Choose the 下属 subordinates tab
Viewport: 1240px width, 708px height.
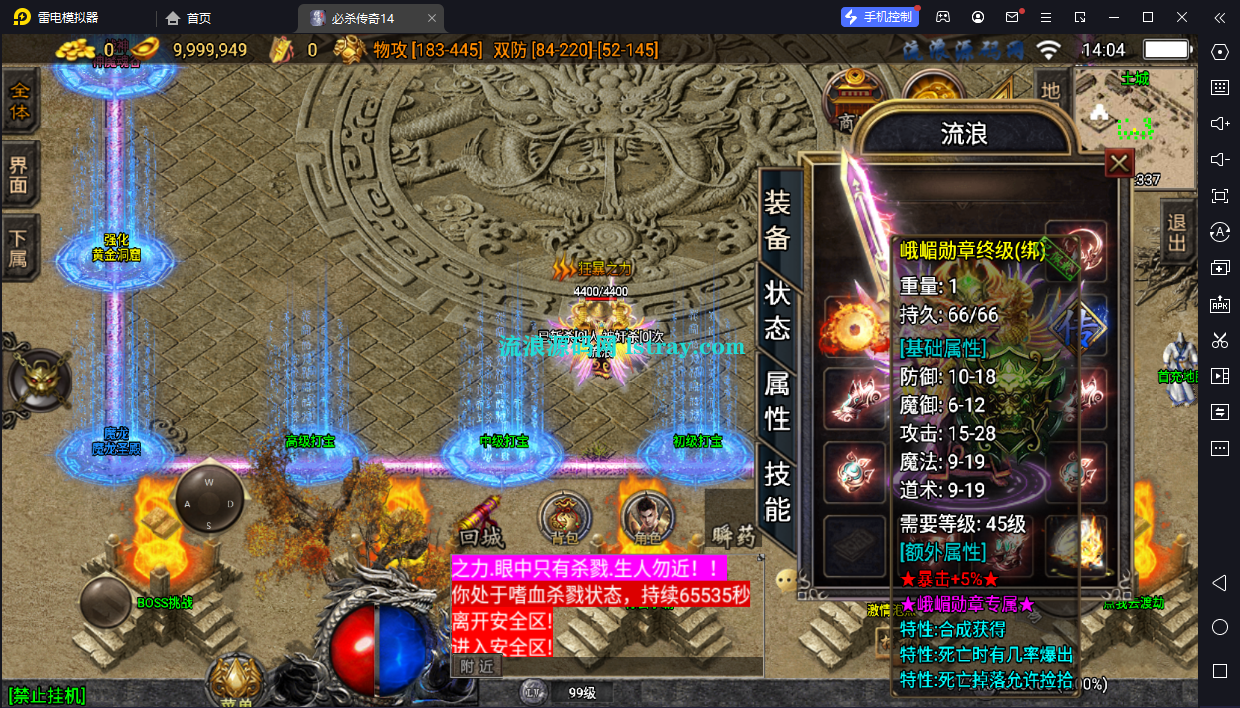click(x=19, y=248)
